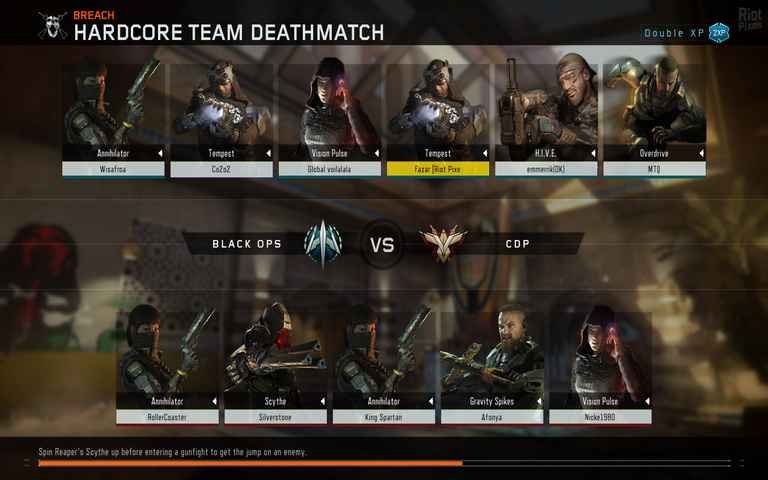Click the CDP team emblem

click(443, 243)
